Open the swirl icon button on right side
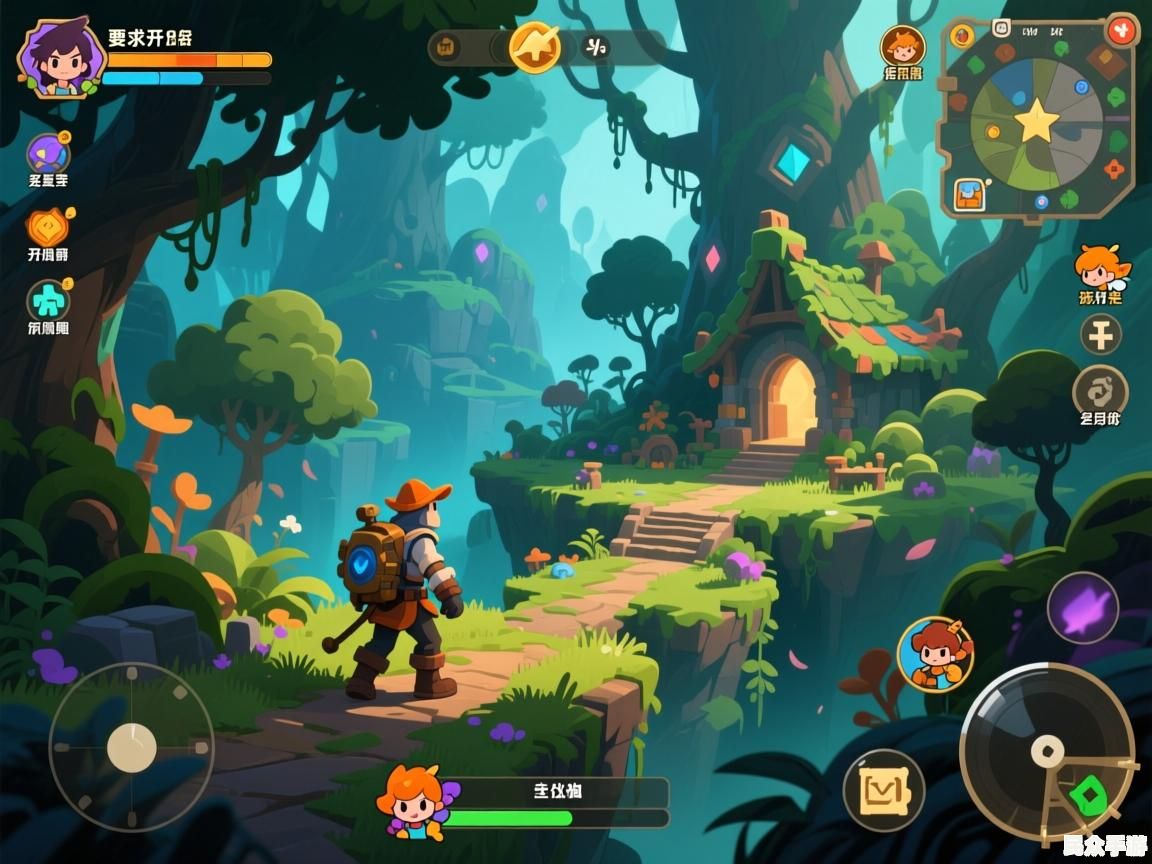Screen dimensions: 1152x864 click(1100, 391)
